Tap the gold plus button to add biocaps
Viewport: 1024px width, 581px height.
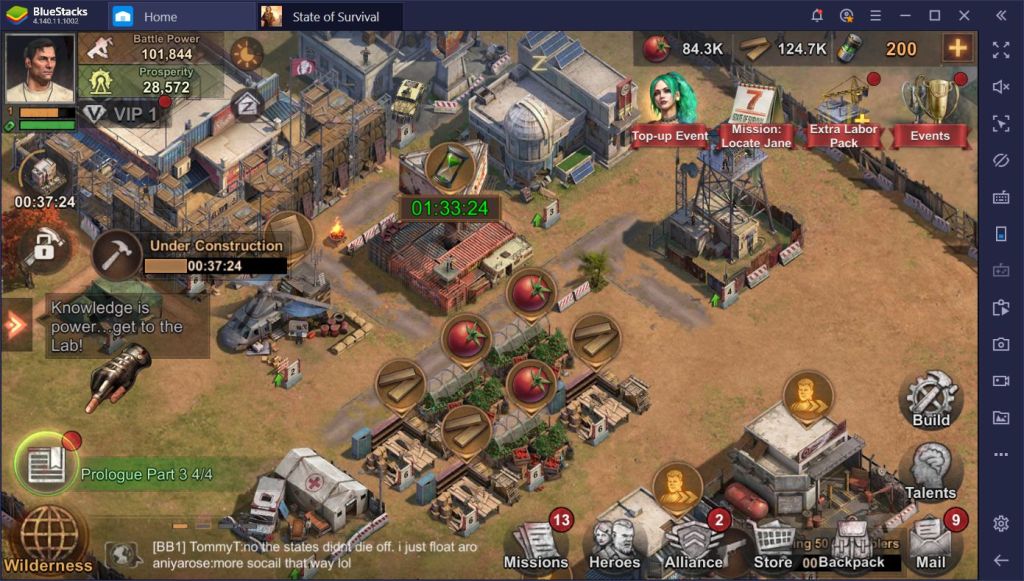[957, 48]
